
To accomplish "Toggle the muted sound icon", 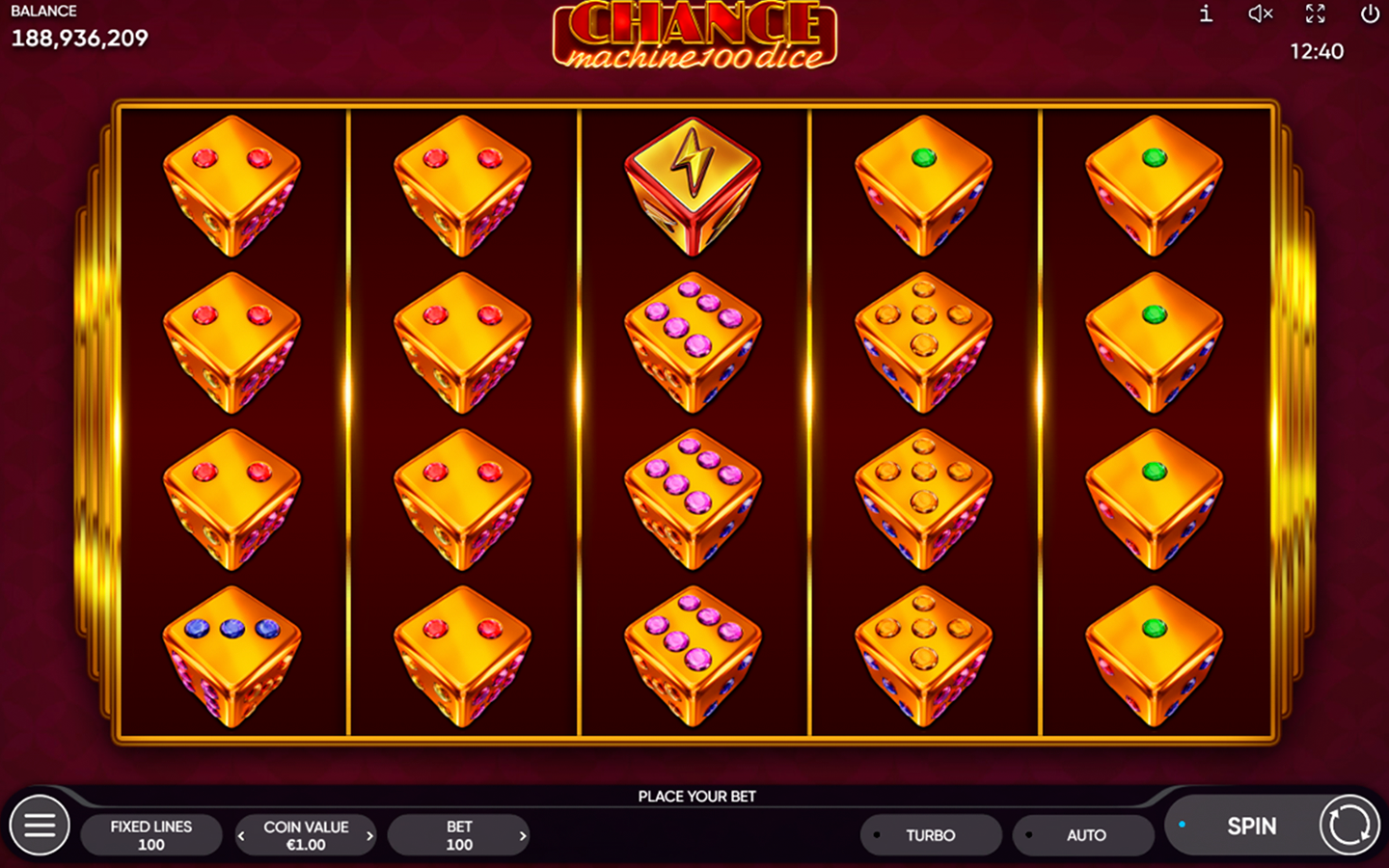I will (x=1260, y=14).
